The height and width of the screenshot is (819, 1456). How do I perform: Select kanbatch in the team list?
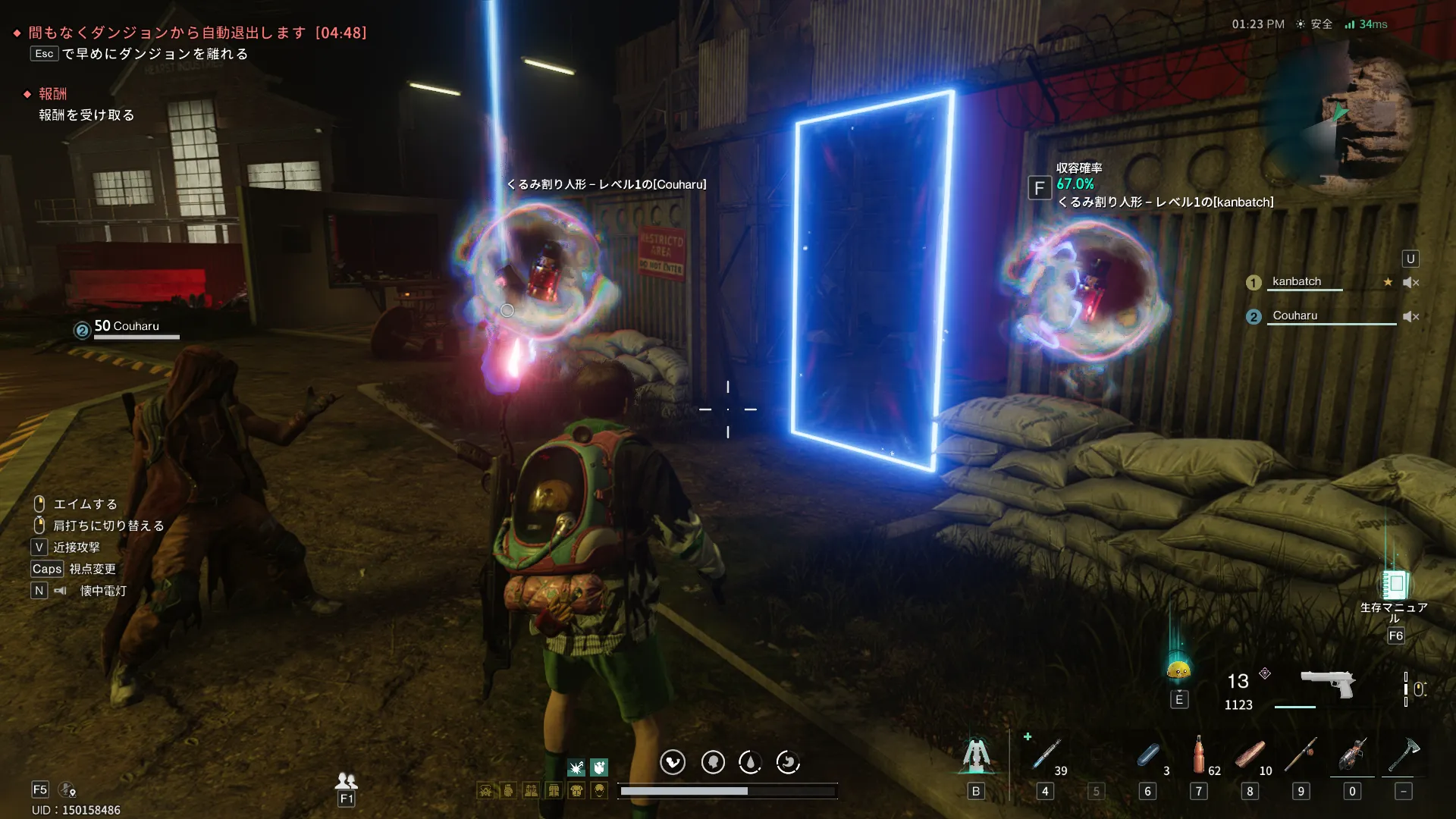pos(1297,281)
